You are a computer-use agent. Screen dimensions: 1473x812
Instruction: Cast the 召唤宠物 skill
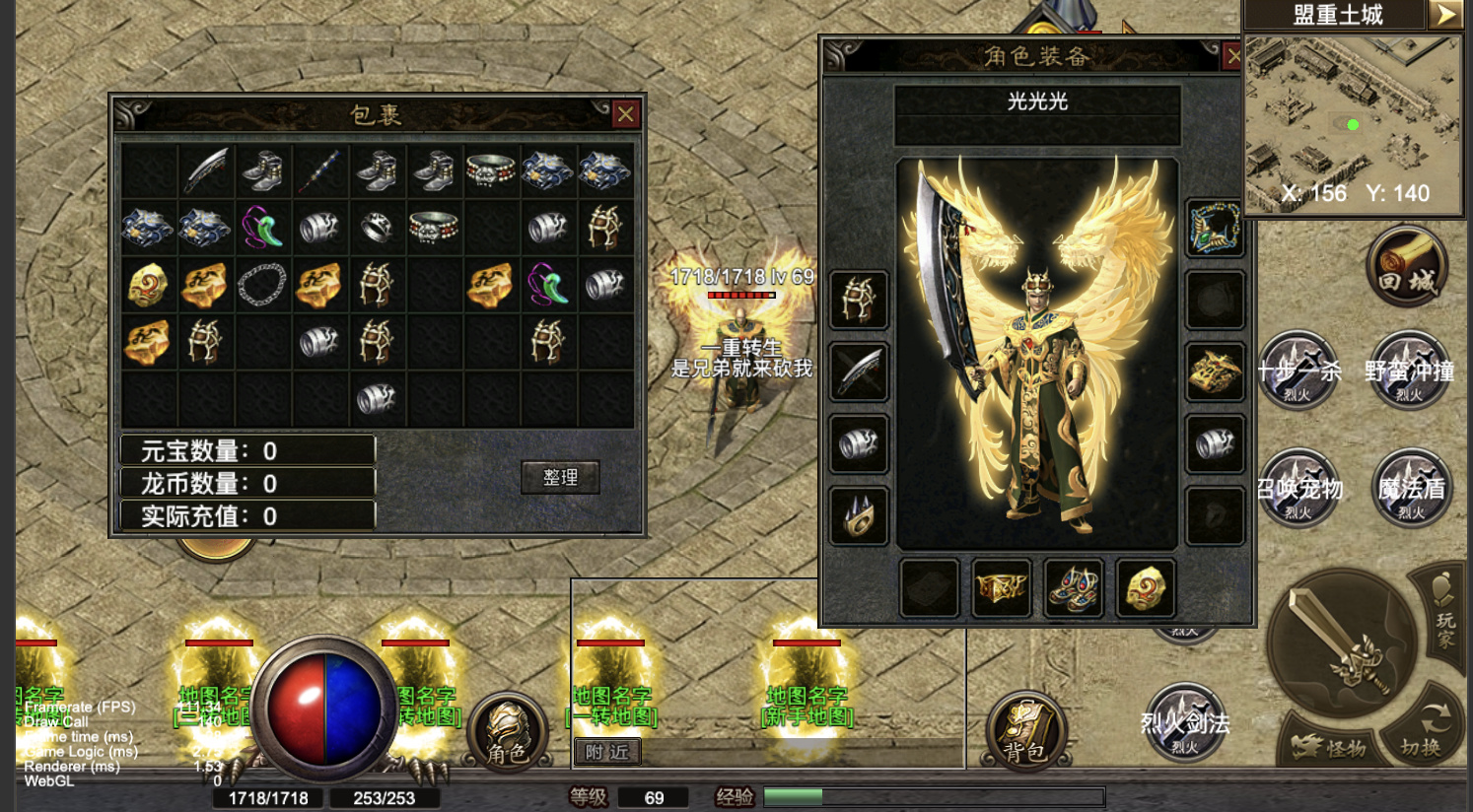coord(1298,488)
